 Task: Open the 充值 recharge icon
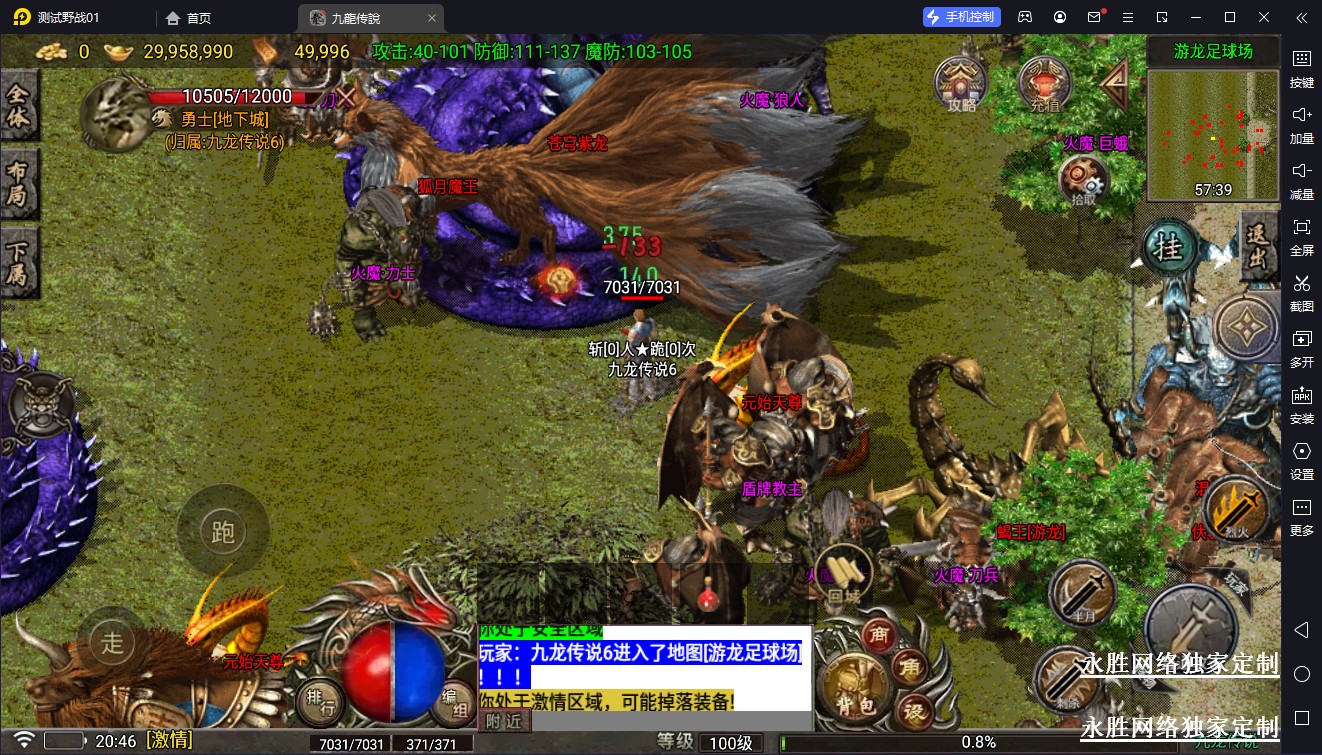click(1045, 82)
